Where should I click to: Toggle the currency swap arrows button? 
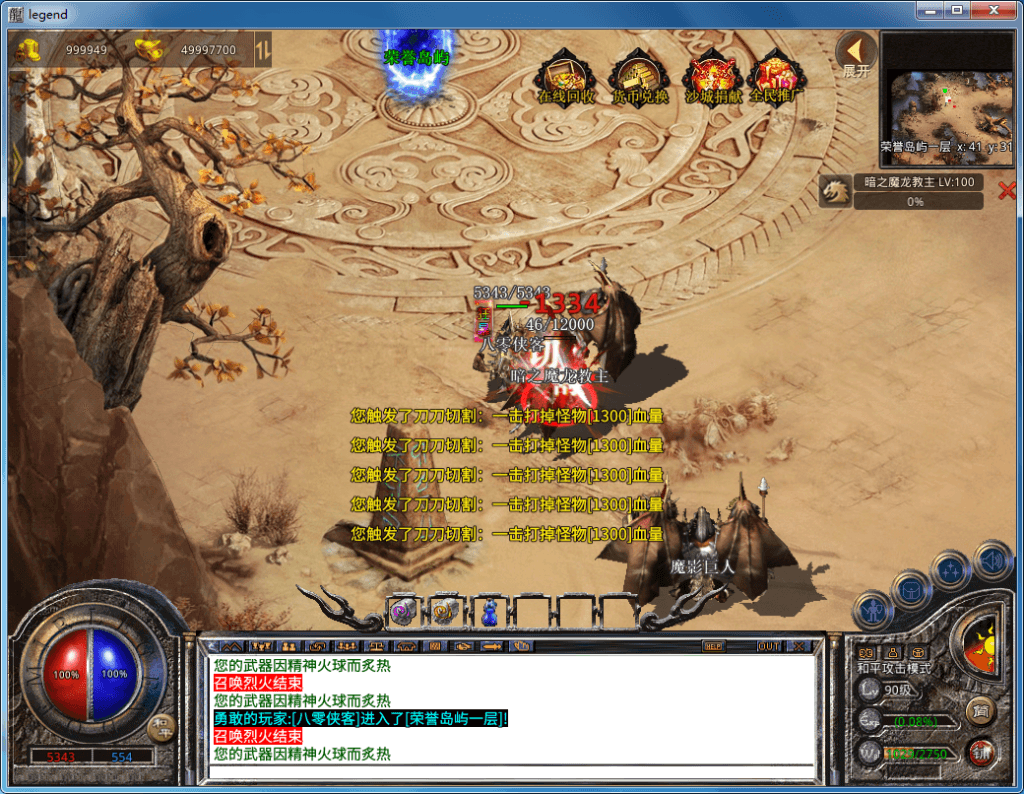click(263, 49)
